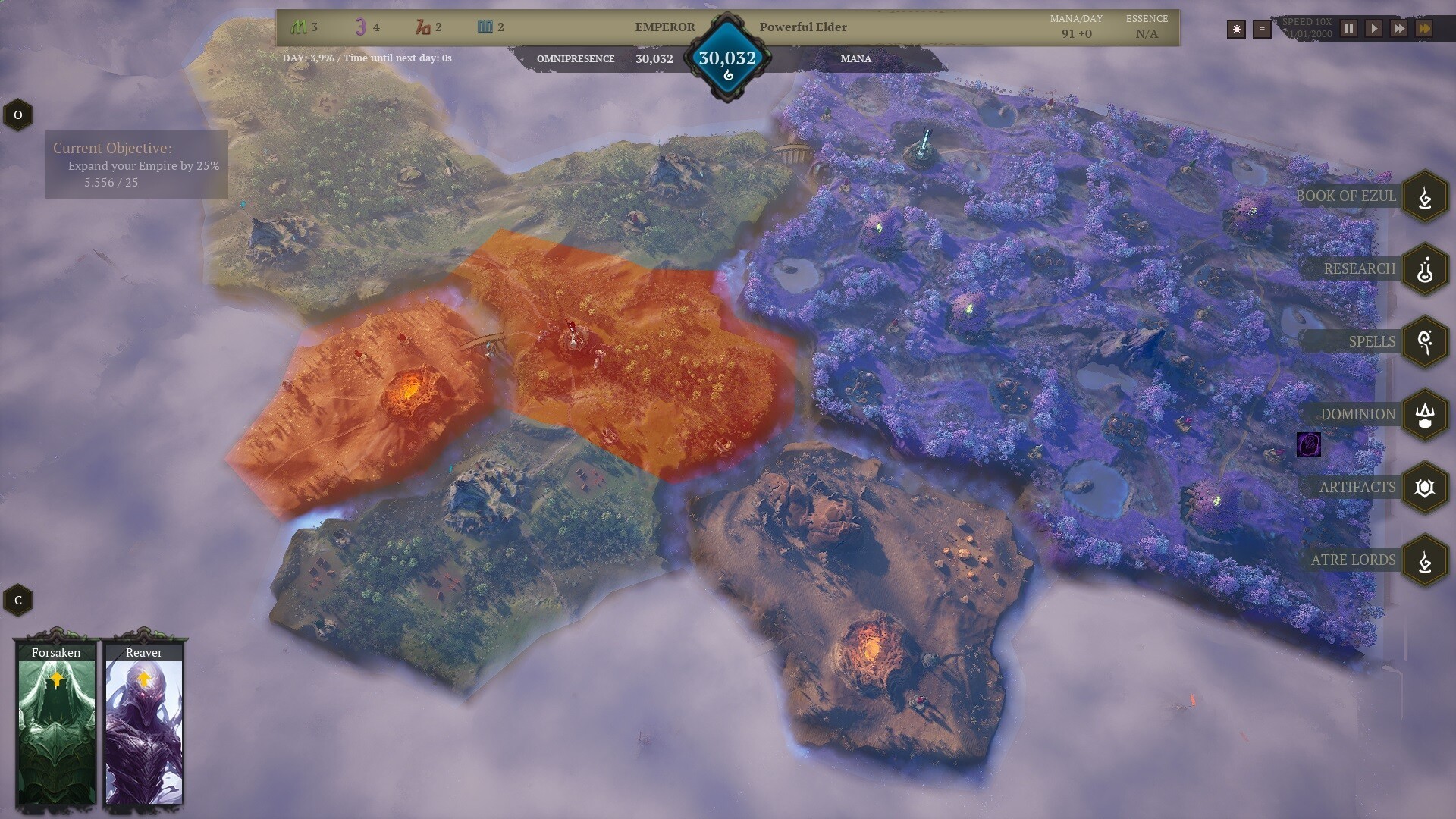The height and width of the screenshot is (819, 1456).
Task: Toggle the O hexagon button
Action: (x=18, y=115)
